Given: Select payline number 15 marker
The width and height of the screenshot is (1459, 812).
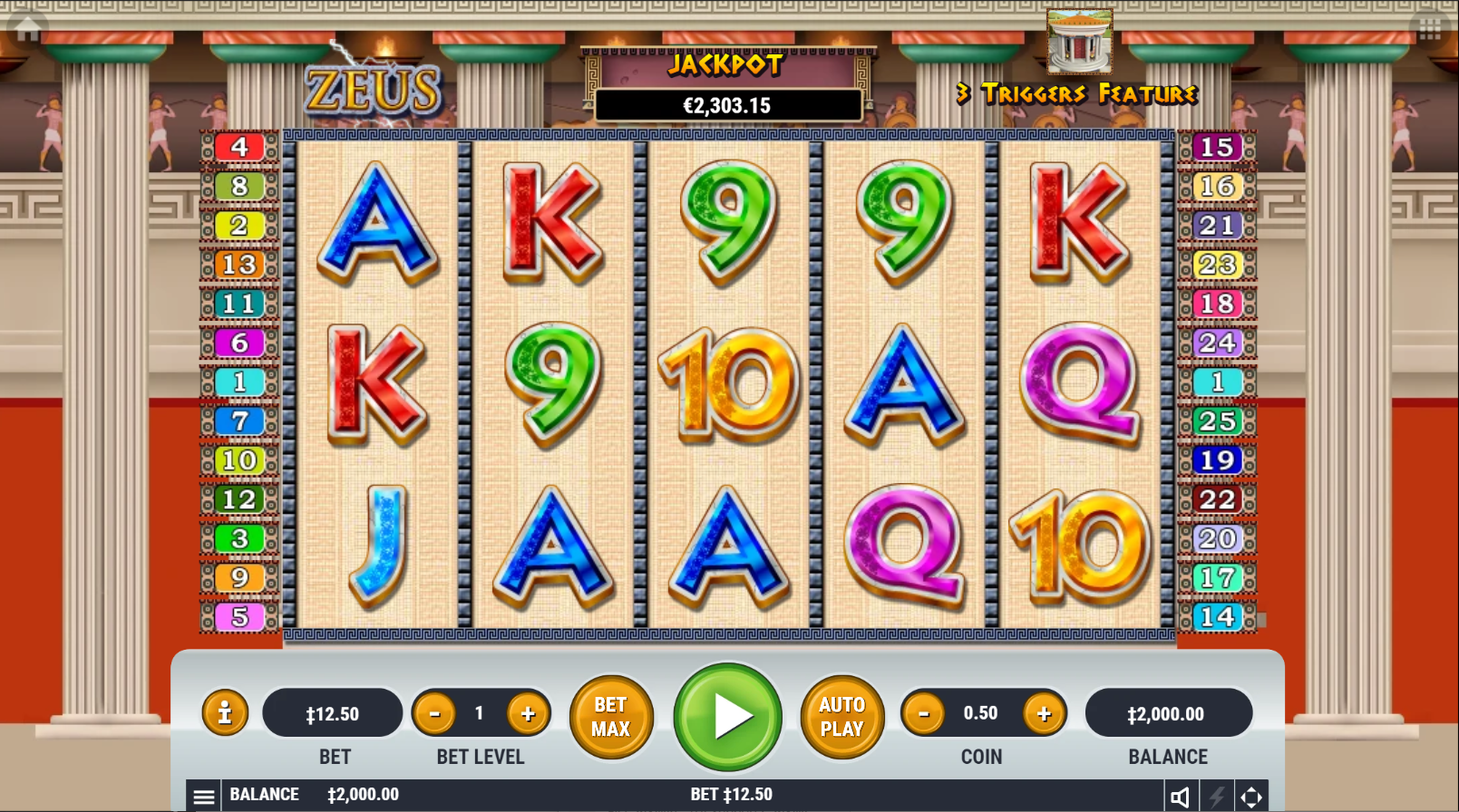Looking at the screenshot, I should coord(1217,147).
